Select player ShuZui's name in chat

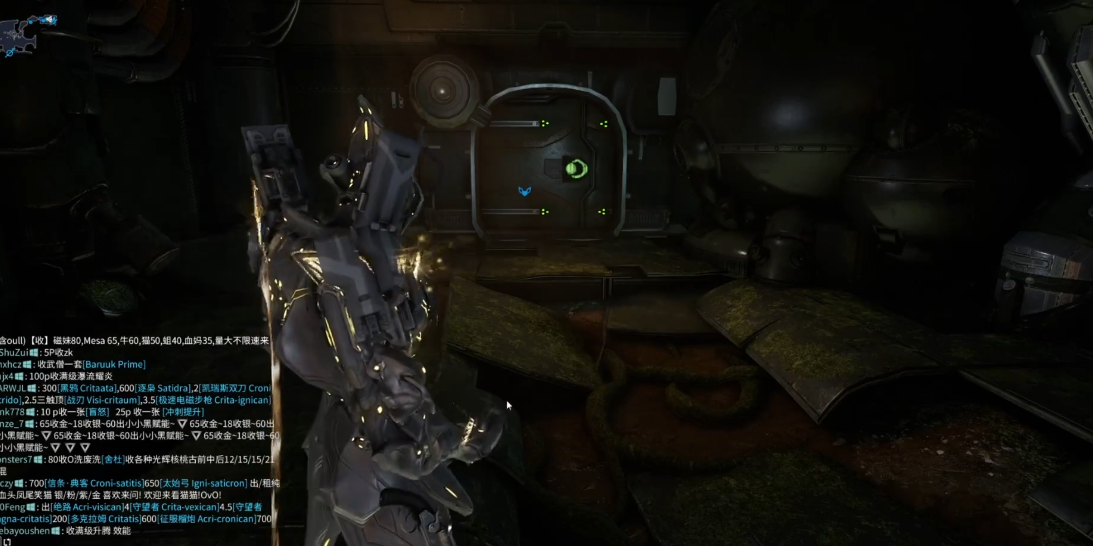tap(13, 353)
